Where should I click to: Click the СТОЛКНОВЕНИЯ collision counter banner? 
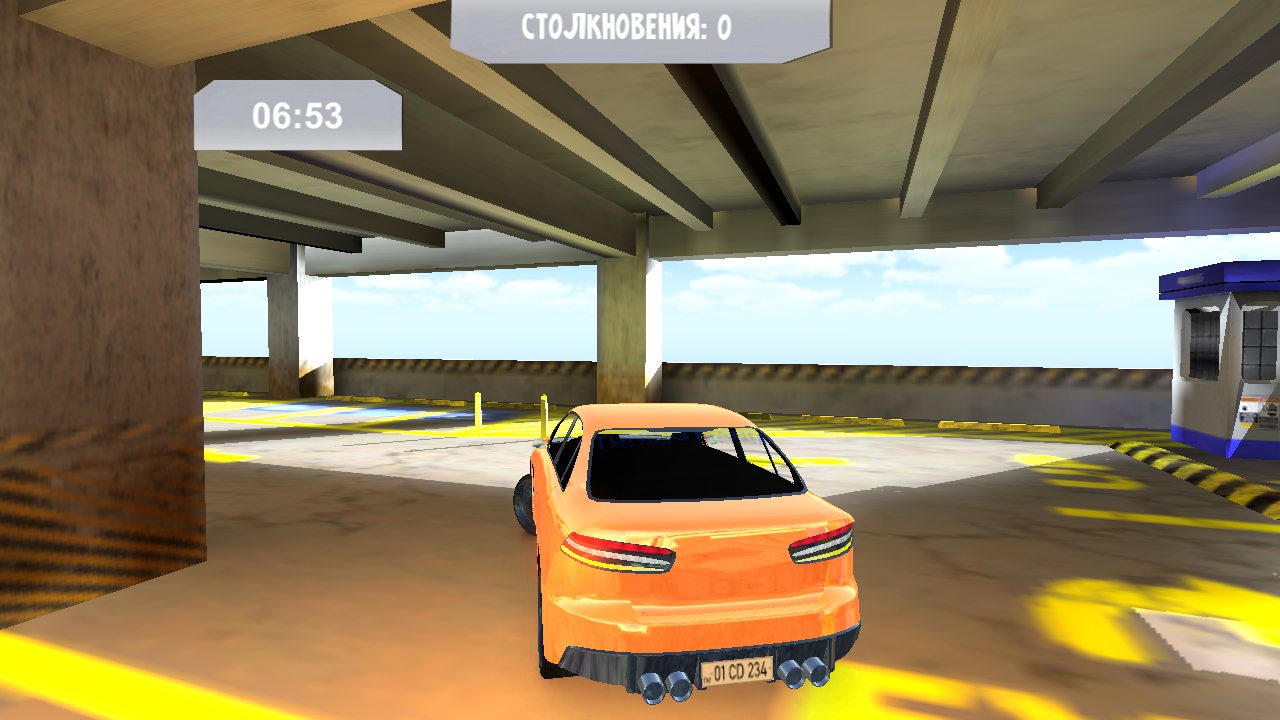640,24
